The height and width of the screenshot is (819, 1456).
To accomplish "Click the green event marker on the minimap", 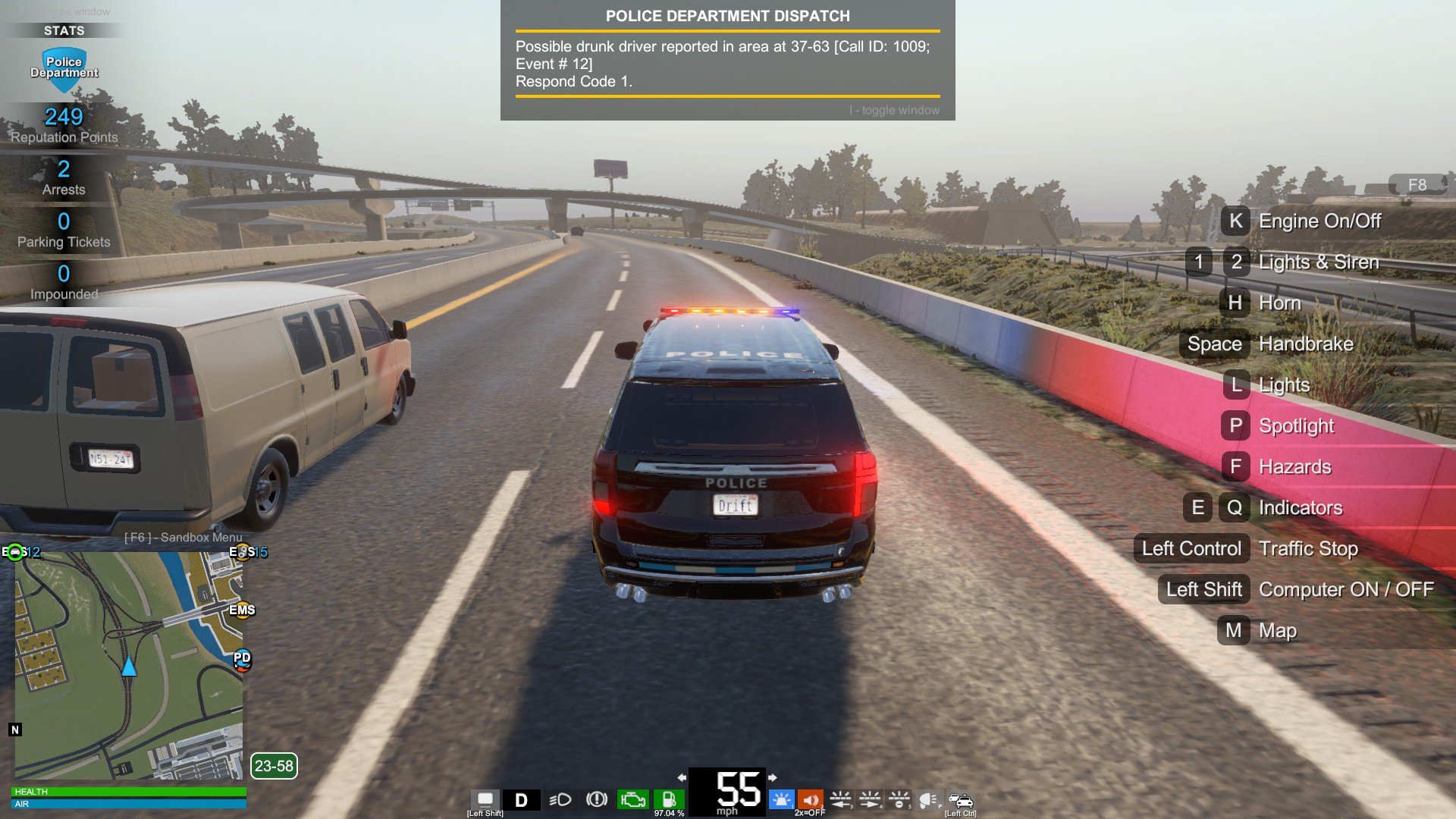I will [x=15, y=552].
